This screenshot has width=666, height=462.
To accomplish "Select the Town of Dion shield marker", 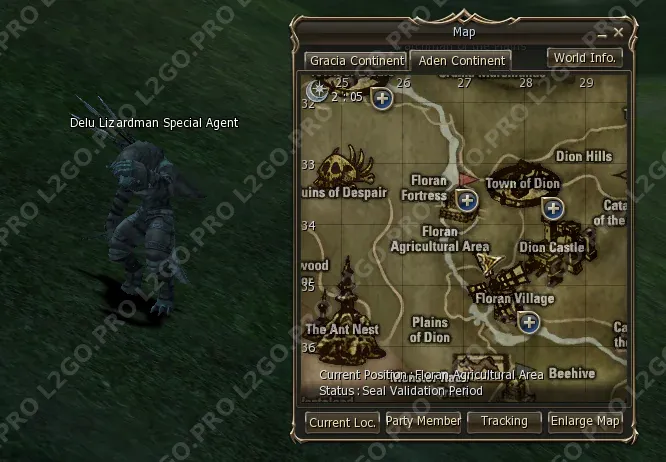I will (551, 208).
